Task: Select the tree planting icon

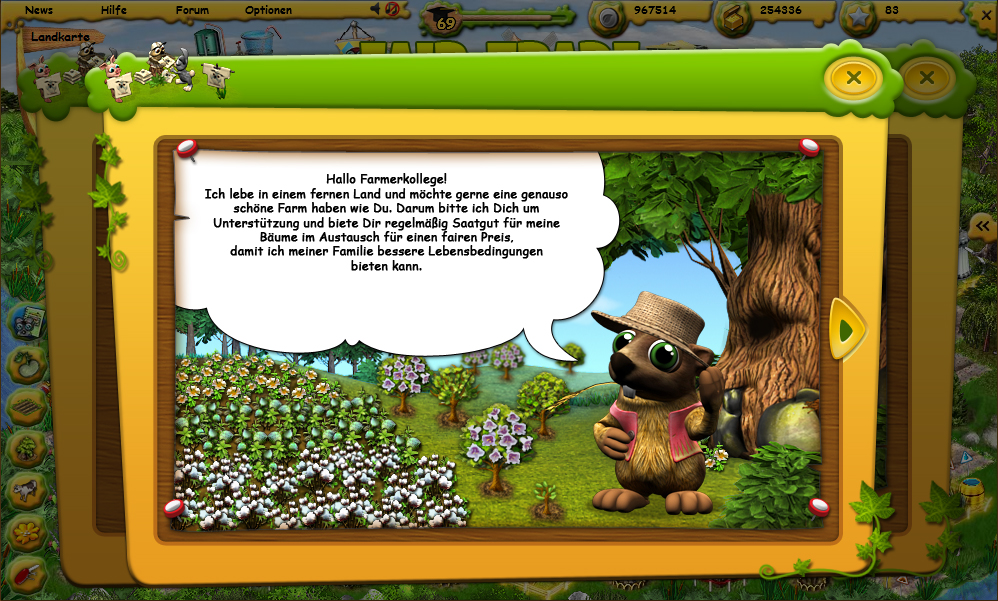Action: pos(27,448)
